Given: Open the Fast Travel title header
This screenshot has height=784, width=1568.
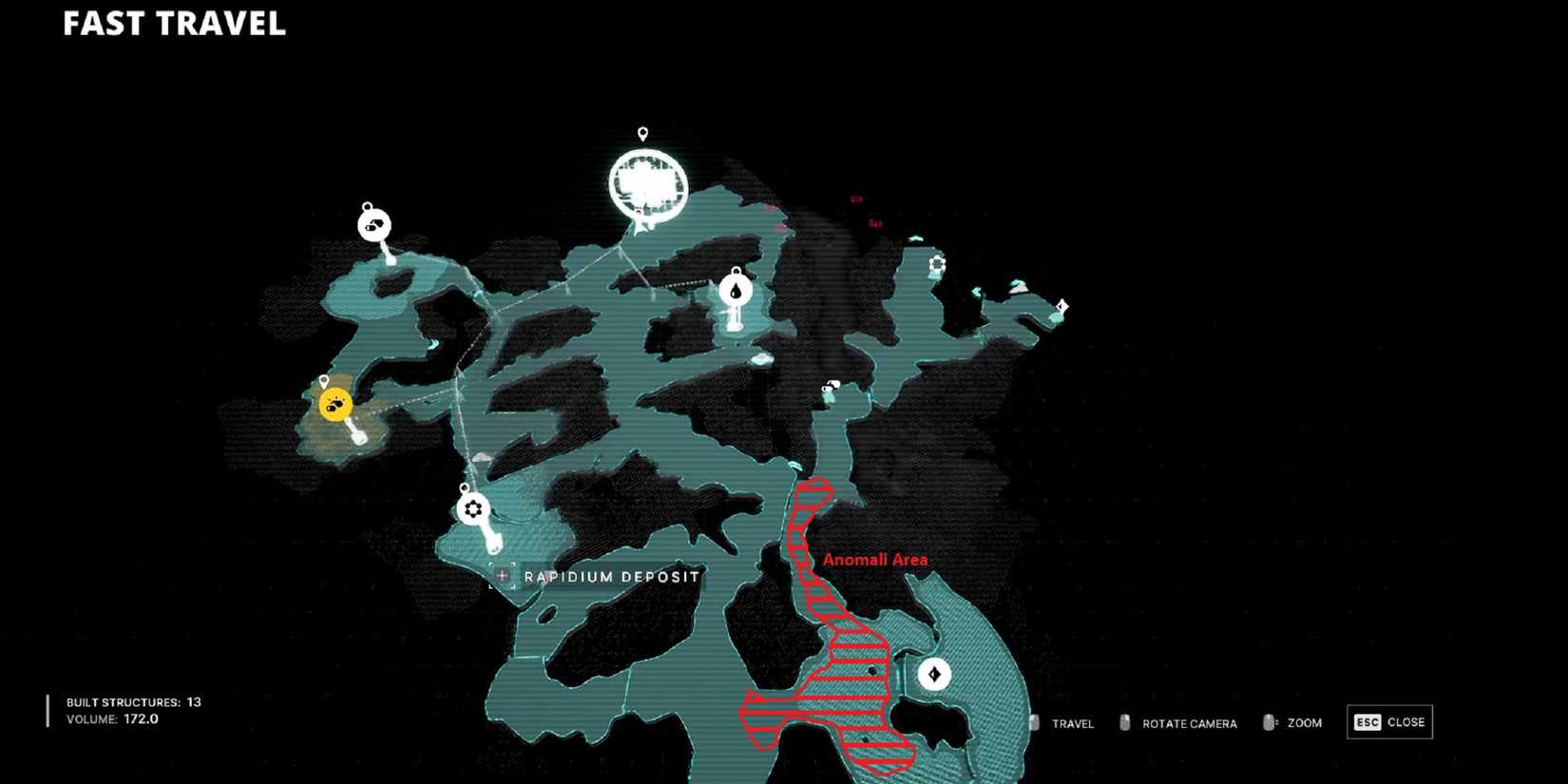Looking at the screenshot, I should click(175, 26).
